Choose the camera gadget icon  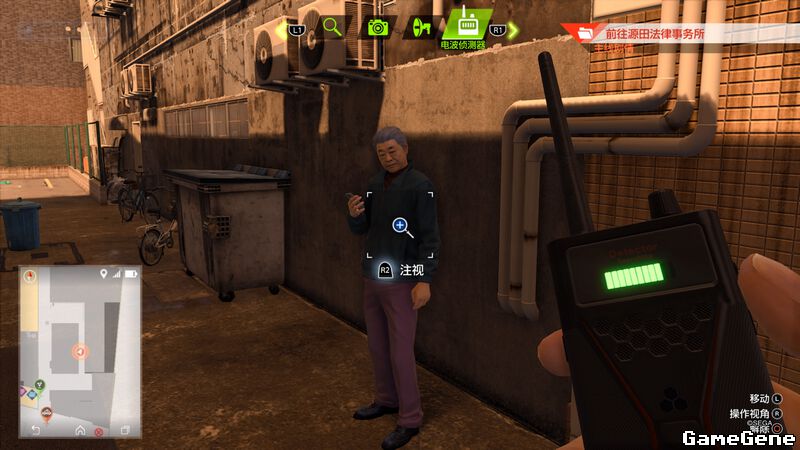pos(378,27)
